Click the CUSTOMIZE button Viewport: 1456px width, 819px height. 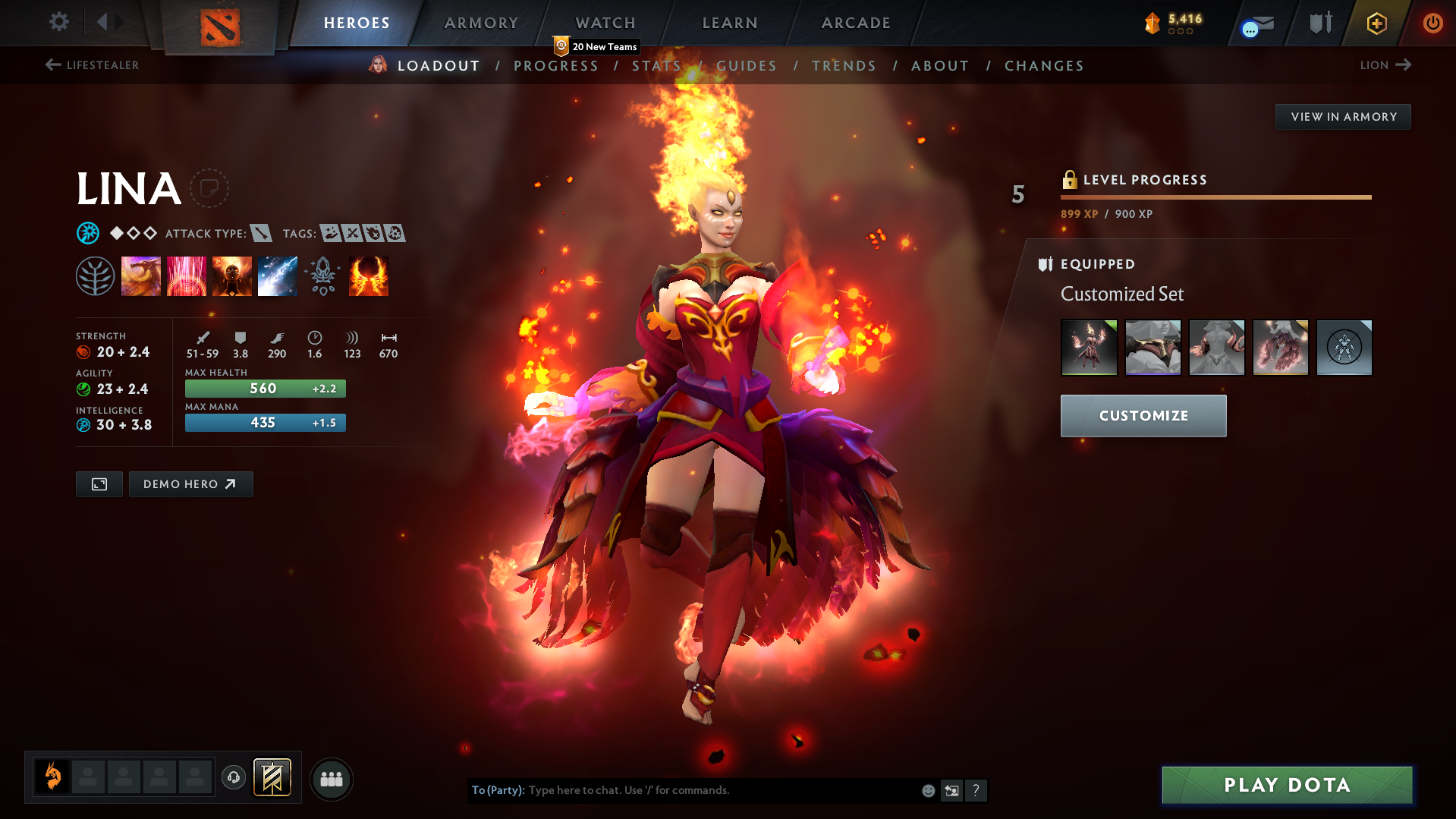coord(1143,415)
